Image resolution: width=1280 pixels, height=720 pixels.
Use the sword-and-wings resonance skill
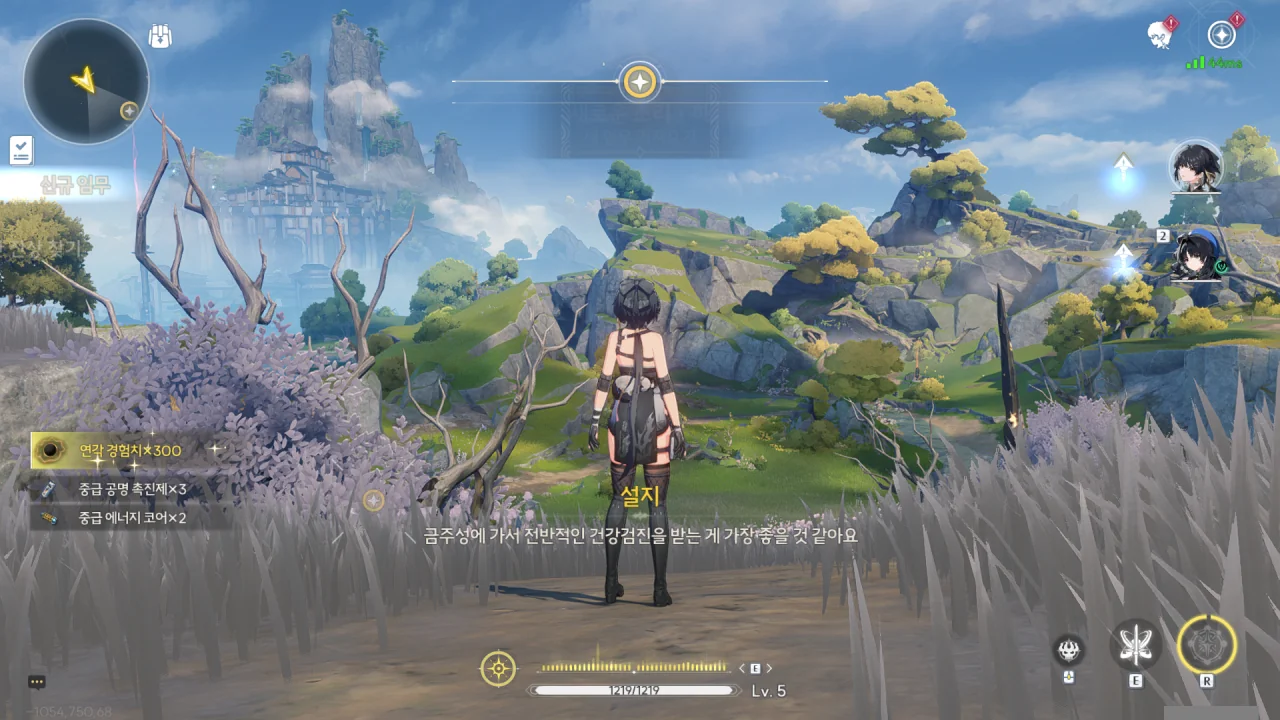[1136, 645]
